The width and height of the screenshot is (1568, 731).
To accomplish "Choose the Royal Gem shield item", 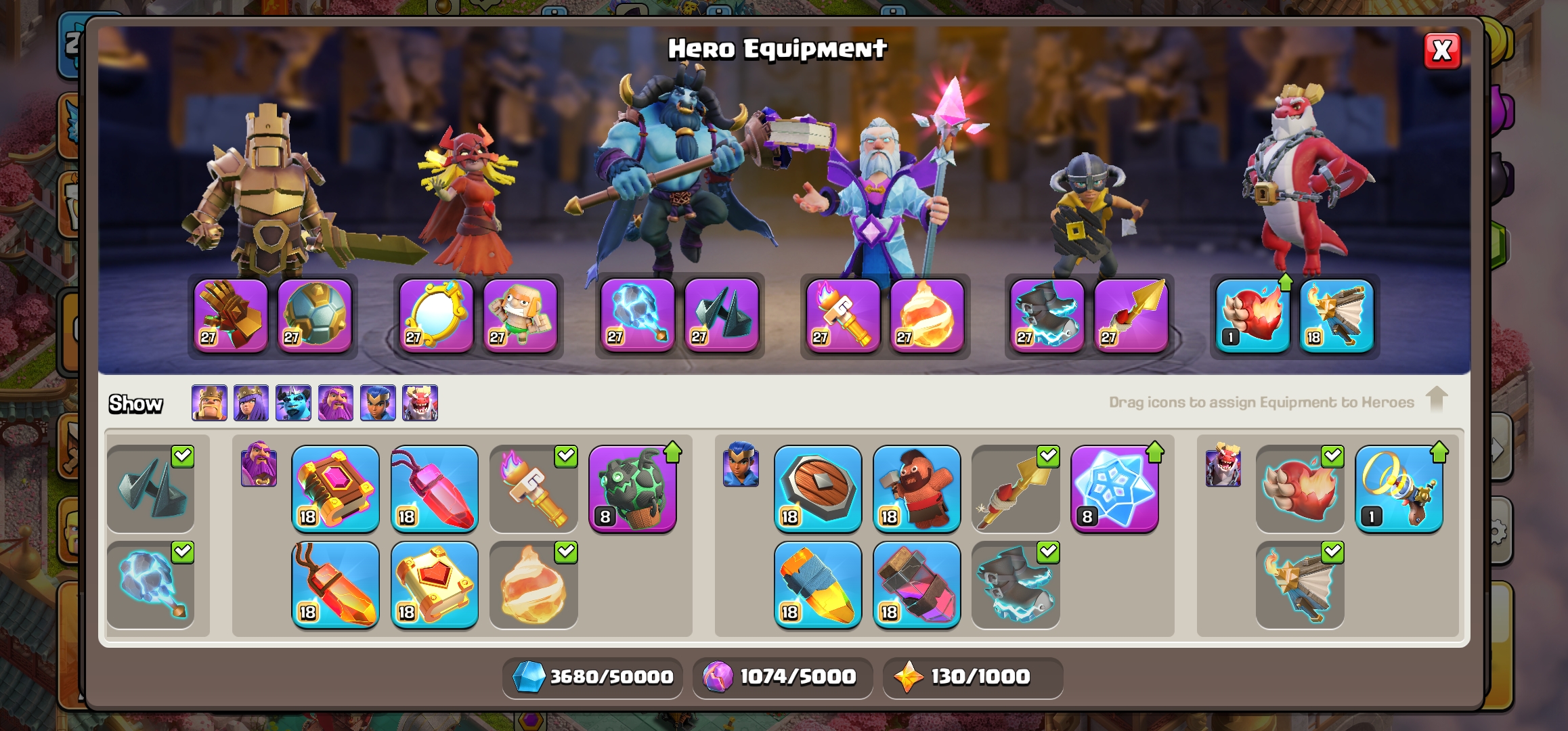I will click(x=818, y=489).
